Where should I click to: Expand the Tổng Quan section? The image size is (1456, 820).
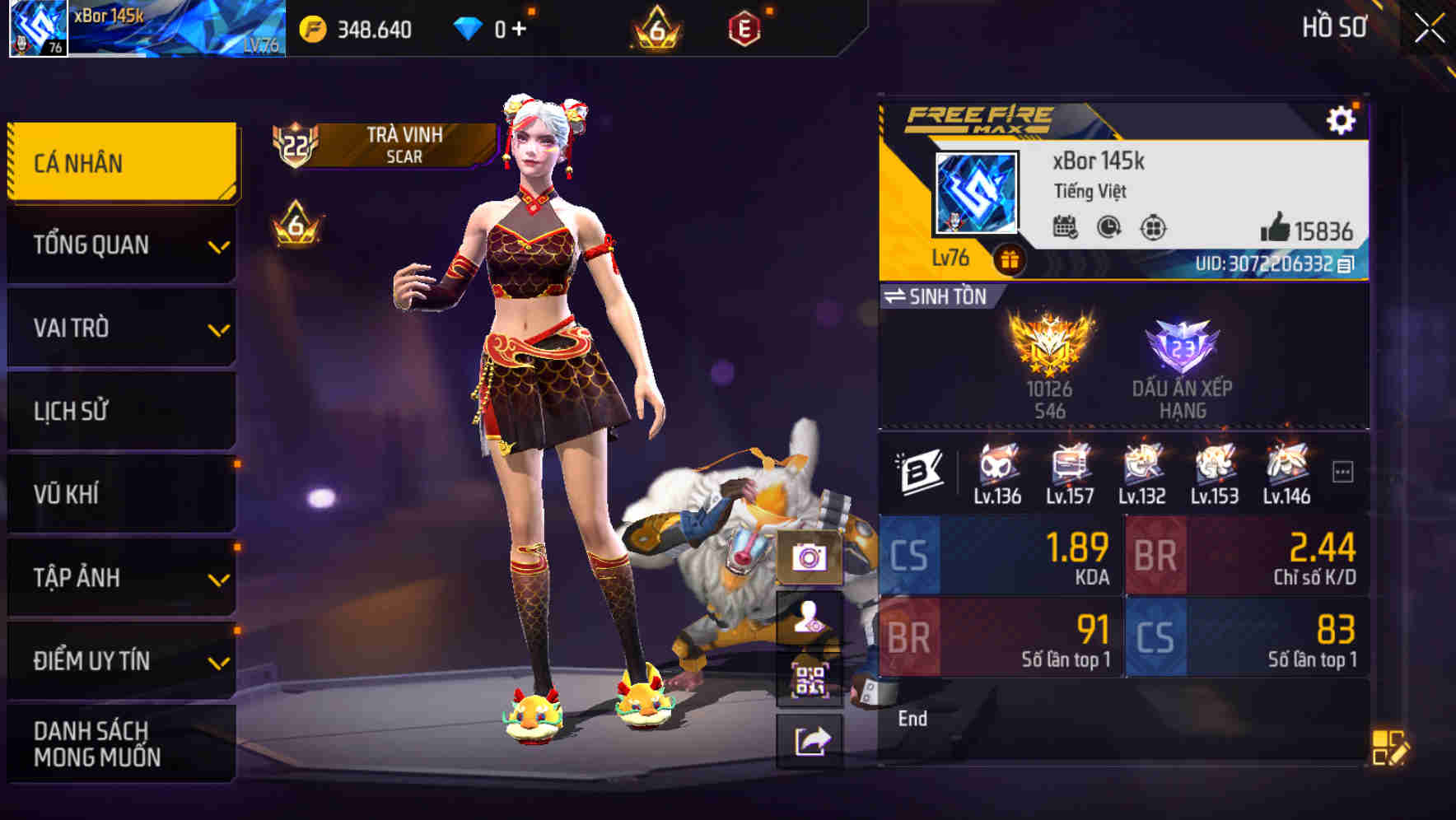(121, 245)
